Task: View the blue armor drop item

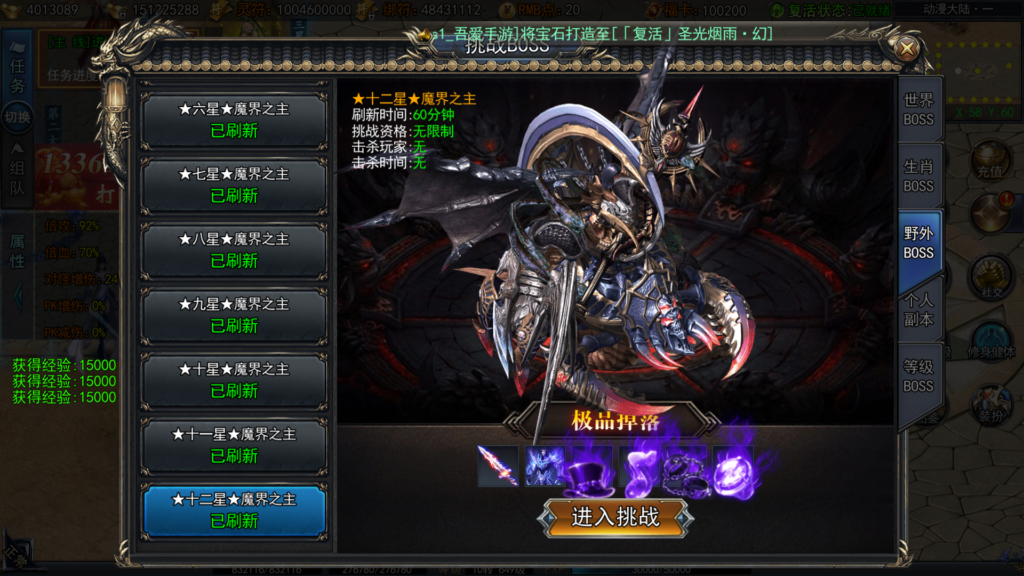Action: pos(546,466)
